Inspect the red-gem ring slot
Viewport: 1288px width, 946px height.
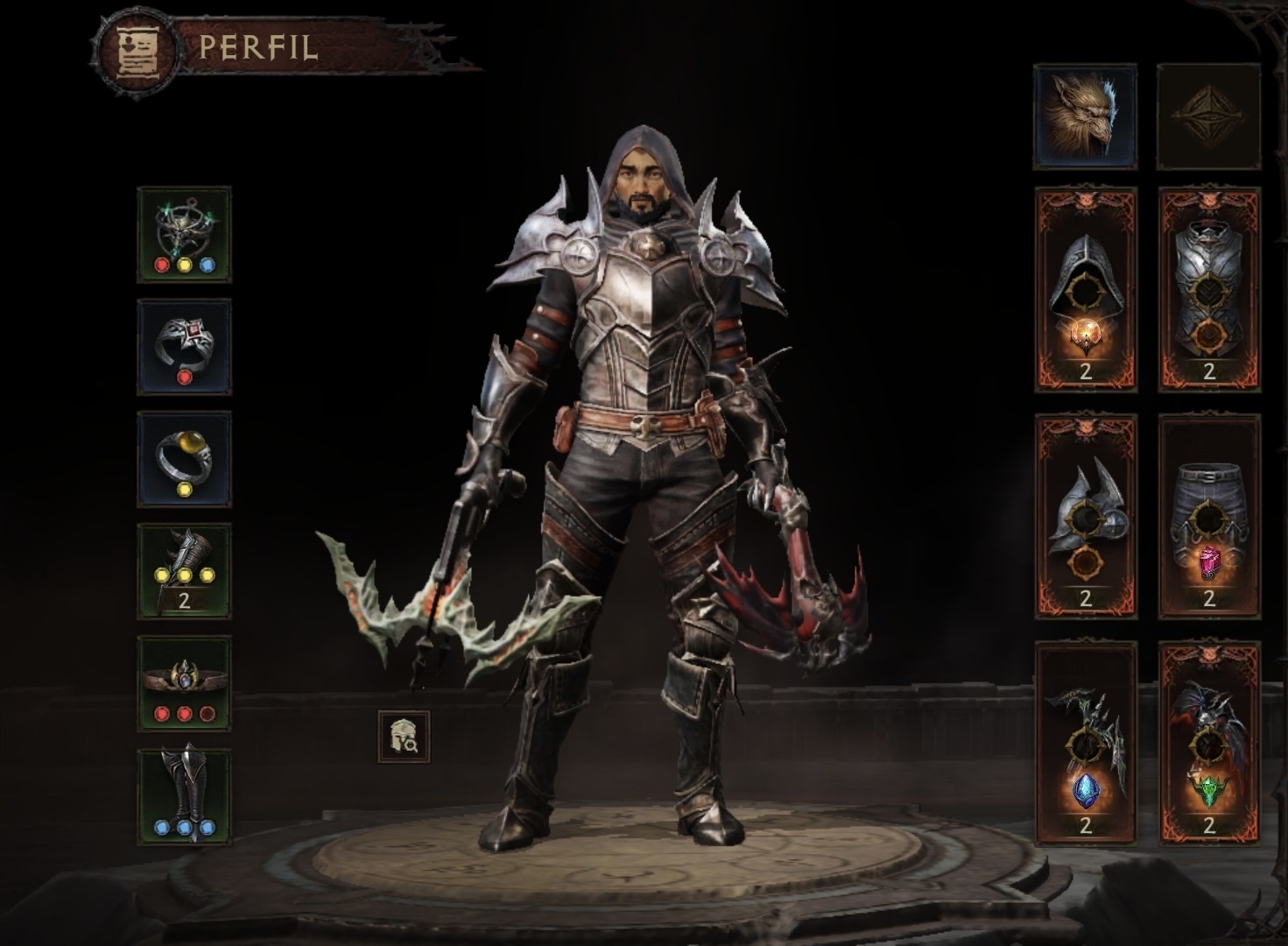point(184,347)
